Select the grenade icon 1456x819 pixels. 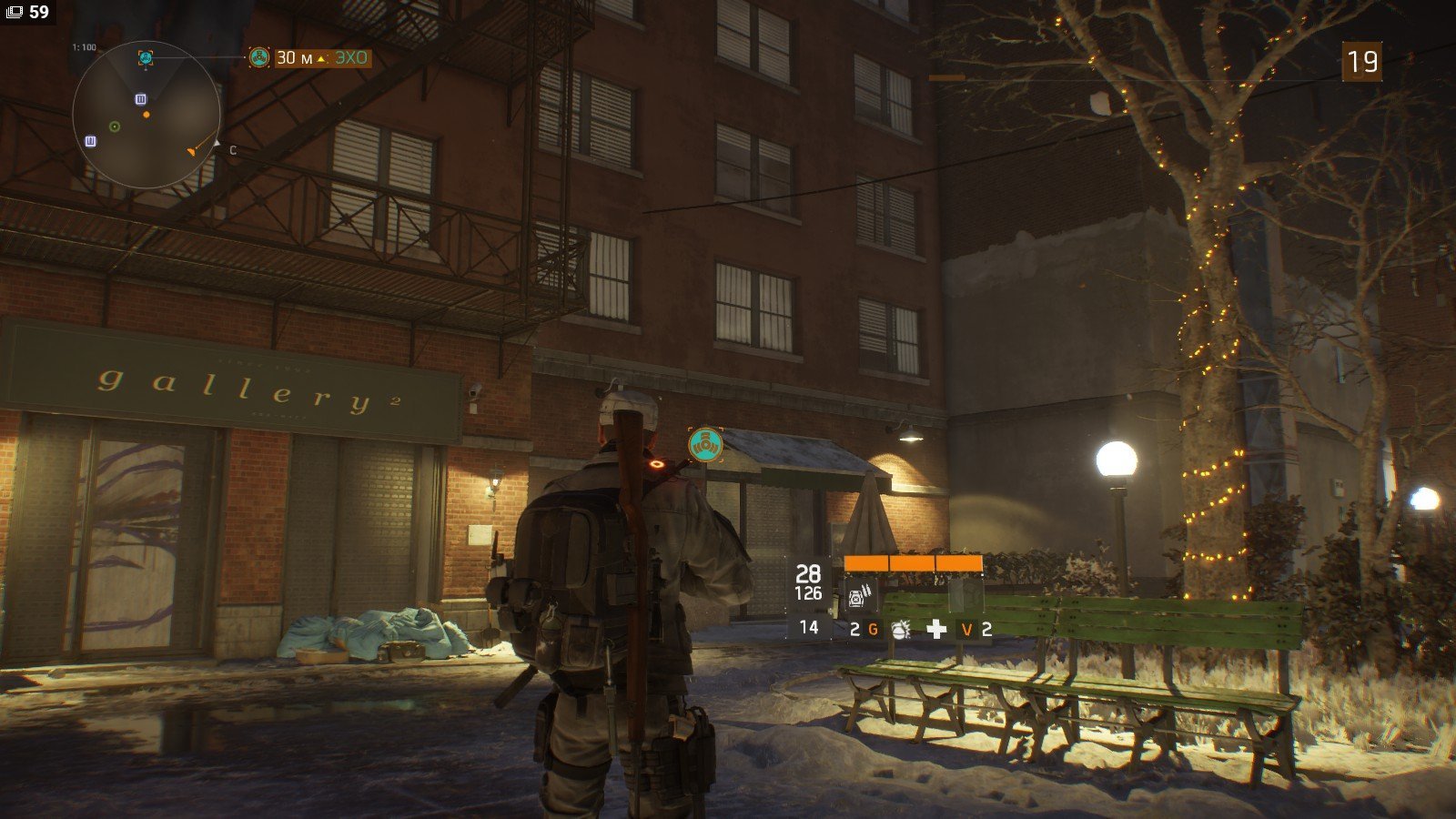coord(901,629)
